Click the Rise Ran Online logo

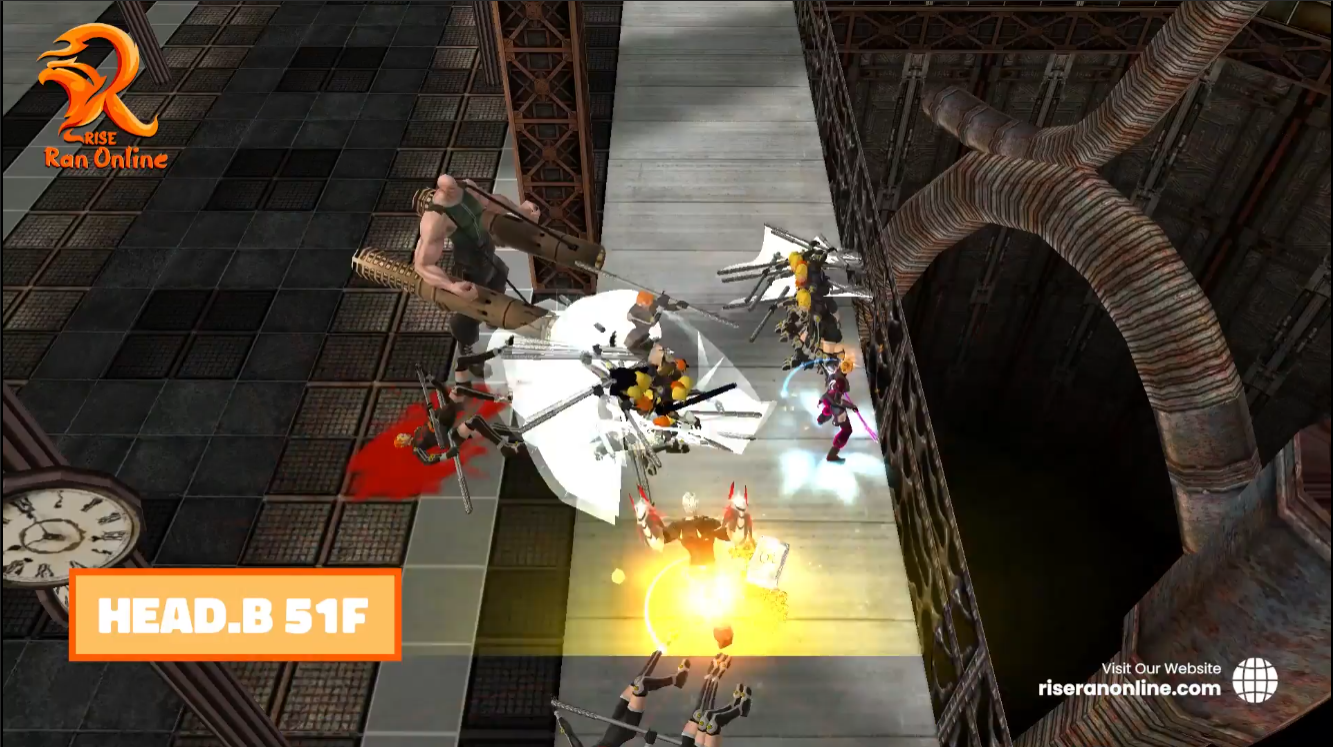[x=103, y=96]
